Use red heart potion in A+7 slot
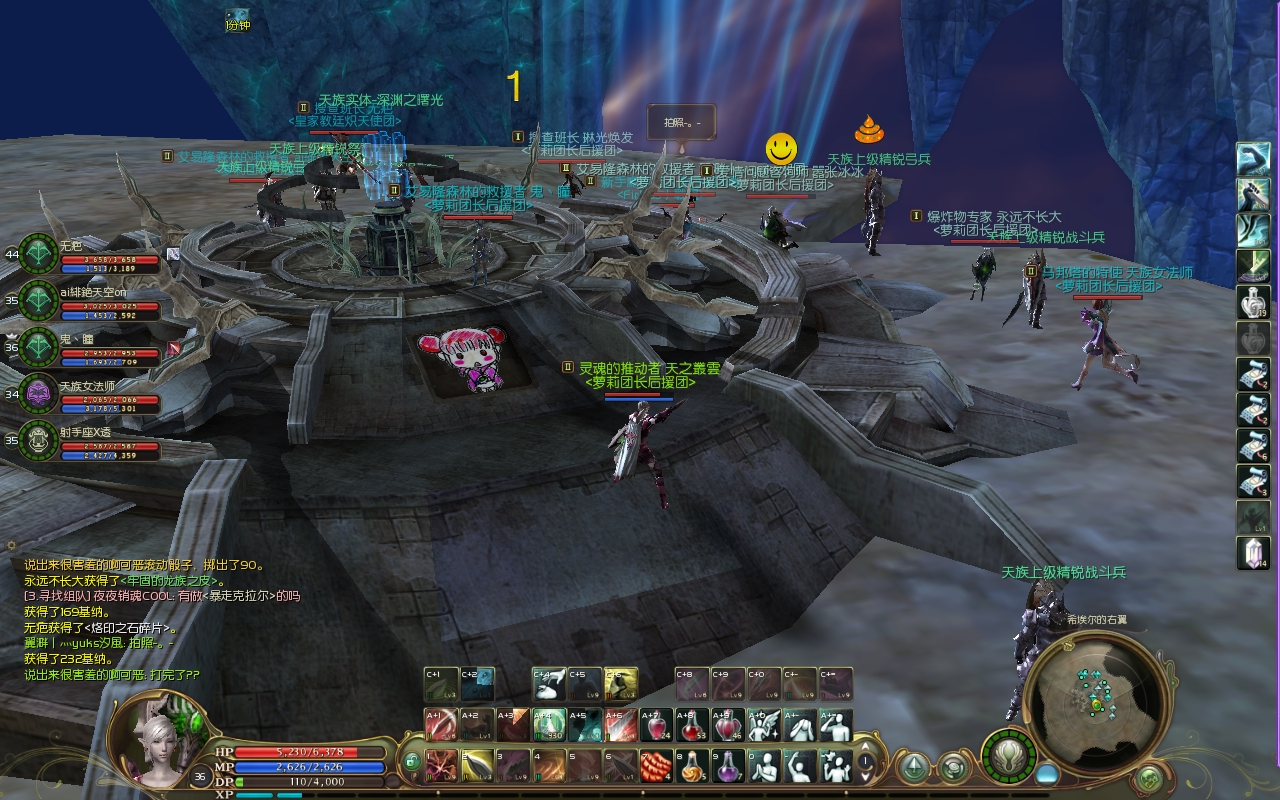This screenshot has height=800, width=1280. click(x=657, y=725)
